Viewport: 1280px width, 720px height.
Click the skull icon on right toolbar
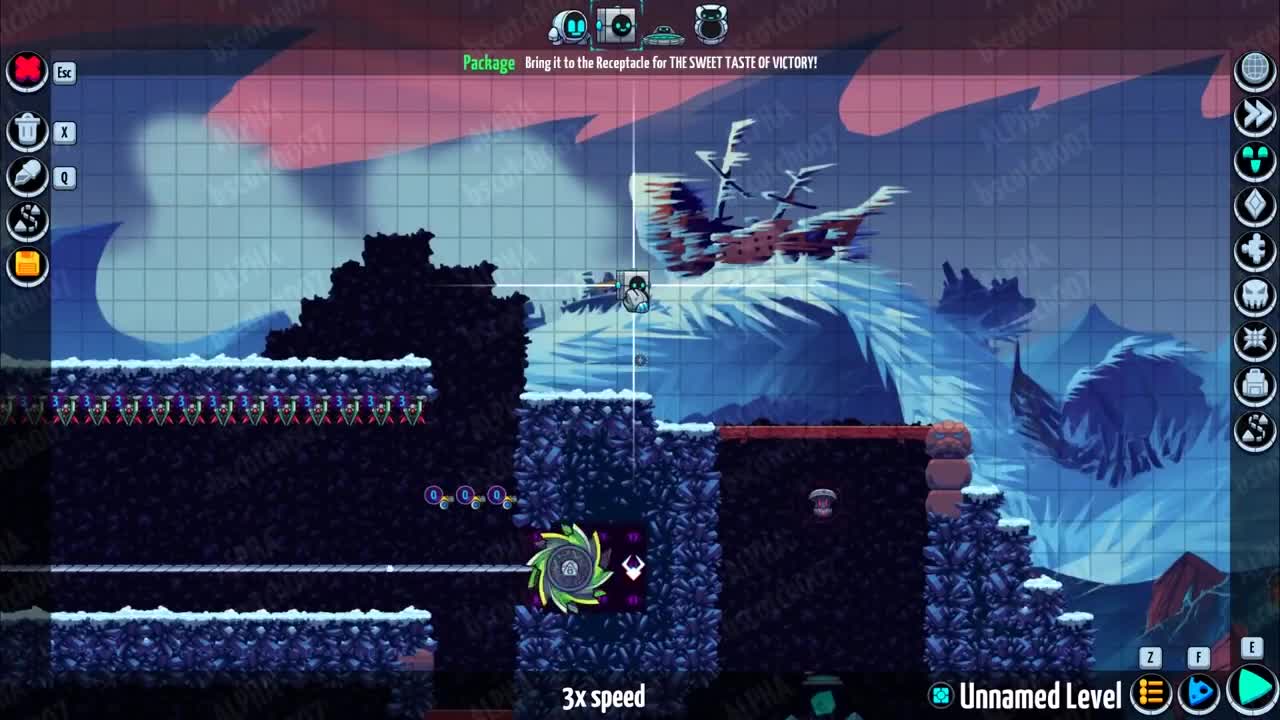click(1255, 295)
